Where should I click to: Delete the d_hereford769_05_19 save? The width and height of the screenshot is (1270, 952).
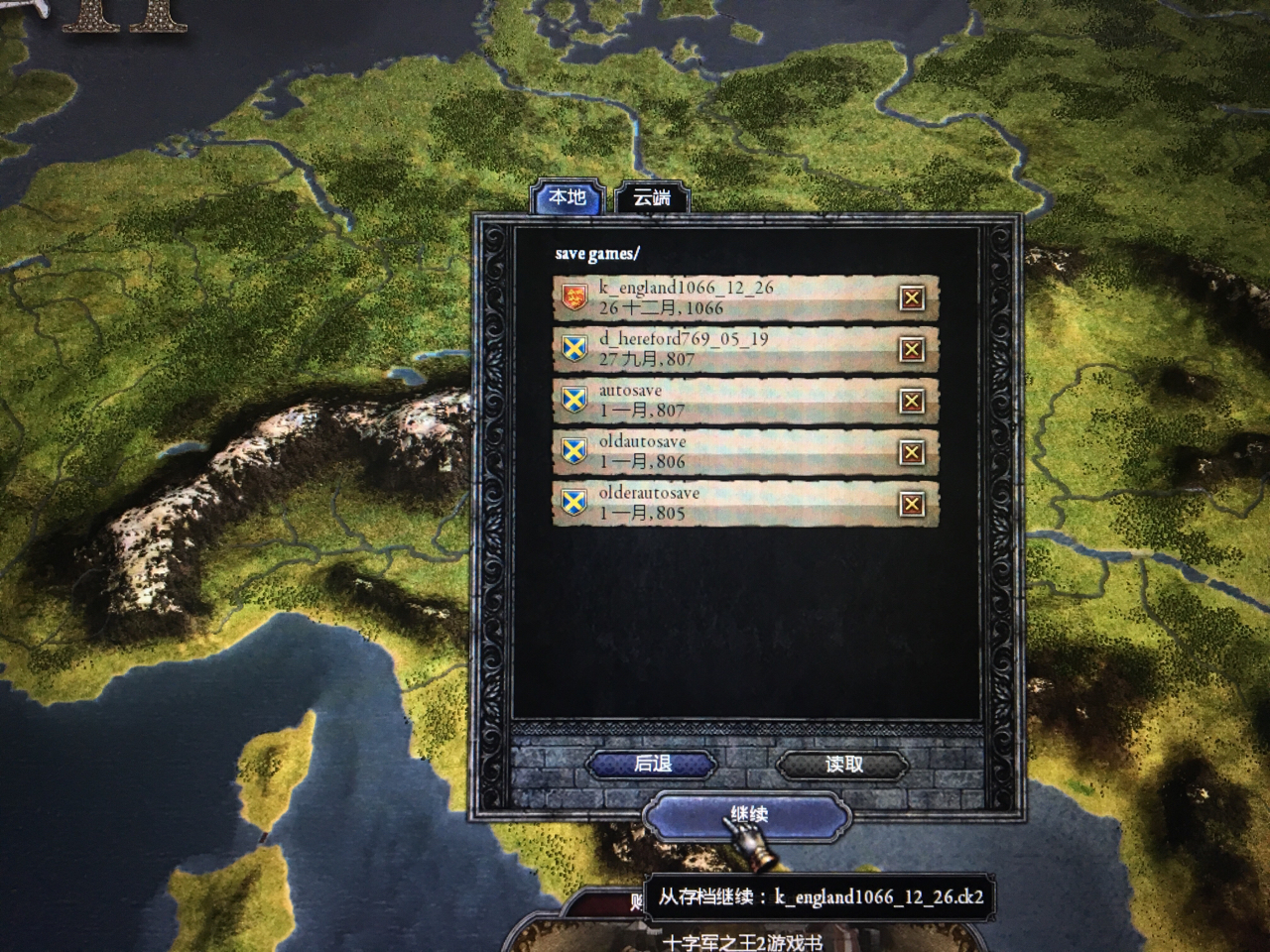(911, 349)
